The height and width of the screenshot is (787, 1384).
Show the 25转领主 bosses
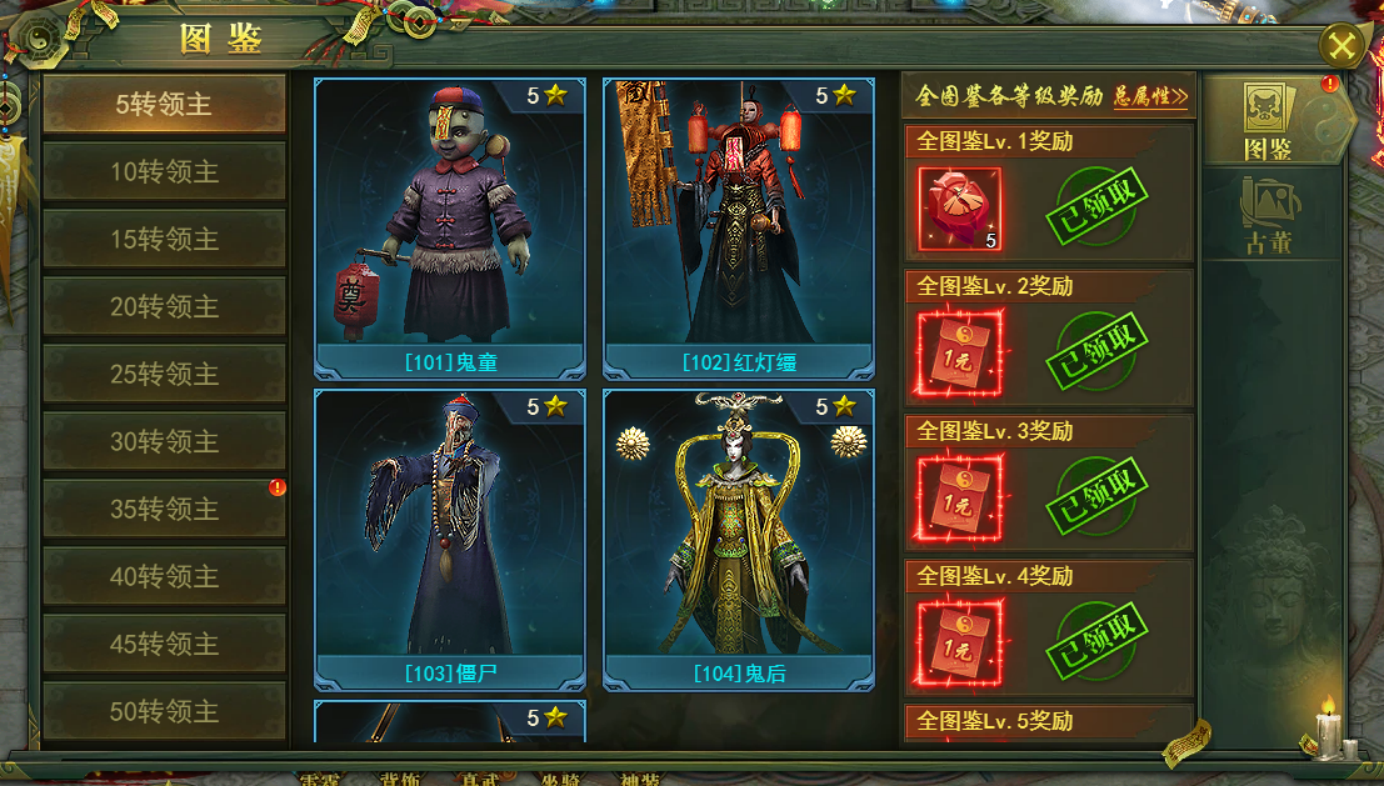[164, 374]
